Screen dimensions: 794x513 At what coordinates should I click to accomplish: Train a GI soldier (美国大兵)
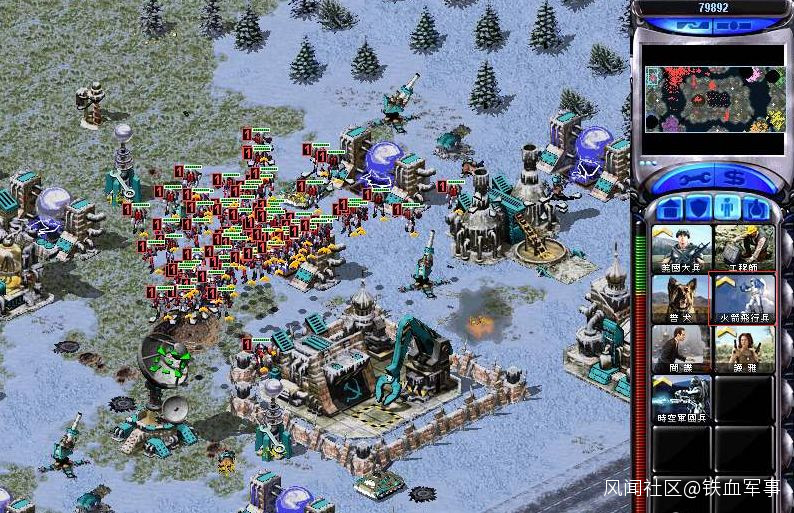682,248
